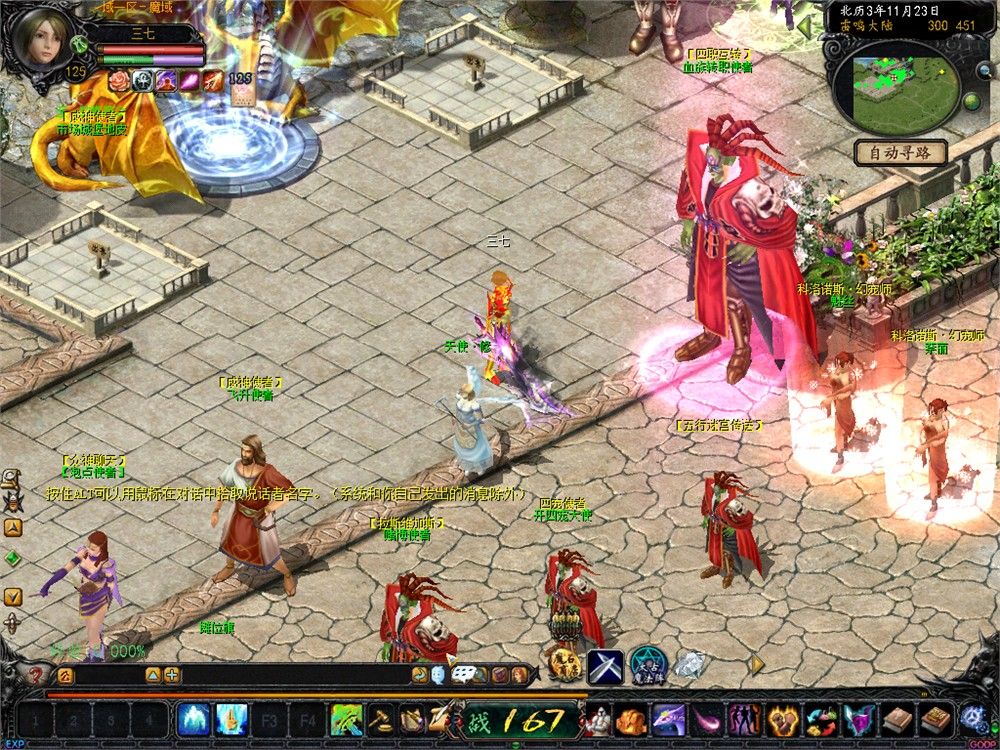This screenshot has width=1000, height=750.
Task: Open the two silhouettes team icon
Action: [744, 718]
